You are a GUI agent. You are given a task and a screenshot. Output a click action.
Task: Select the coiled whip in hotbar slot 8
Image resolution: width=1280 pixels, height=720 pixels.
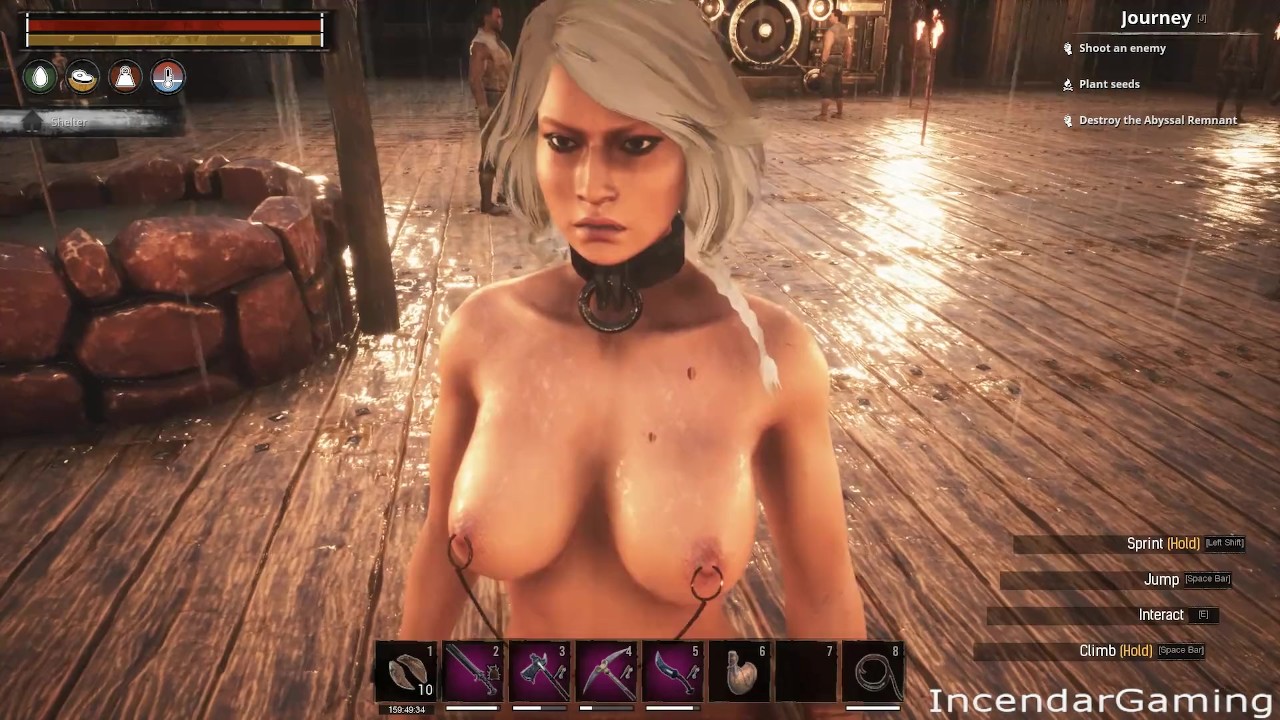(x=873, y=671)
